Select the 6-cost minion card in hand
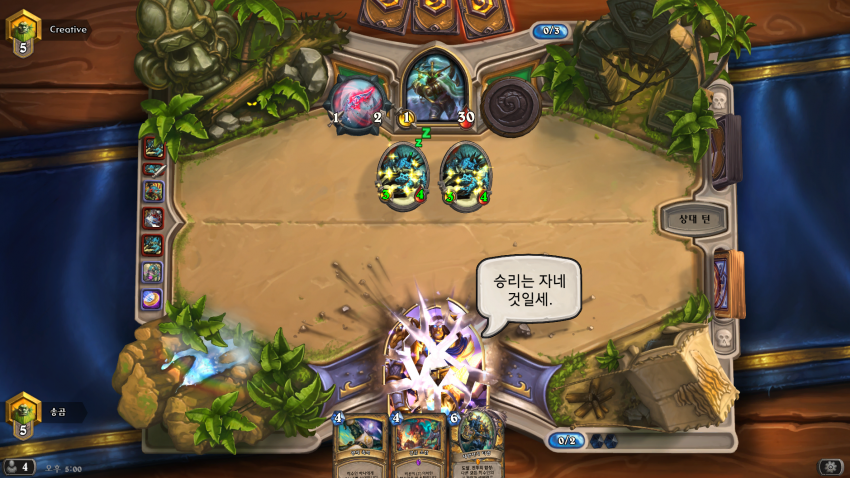This screenshot has width=850, height=478. (478, 444)
